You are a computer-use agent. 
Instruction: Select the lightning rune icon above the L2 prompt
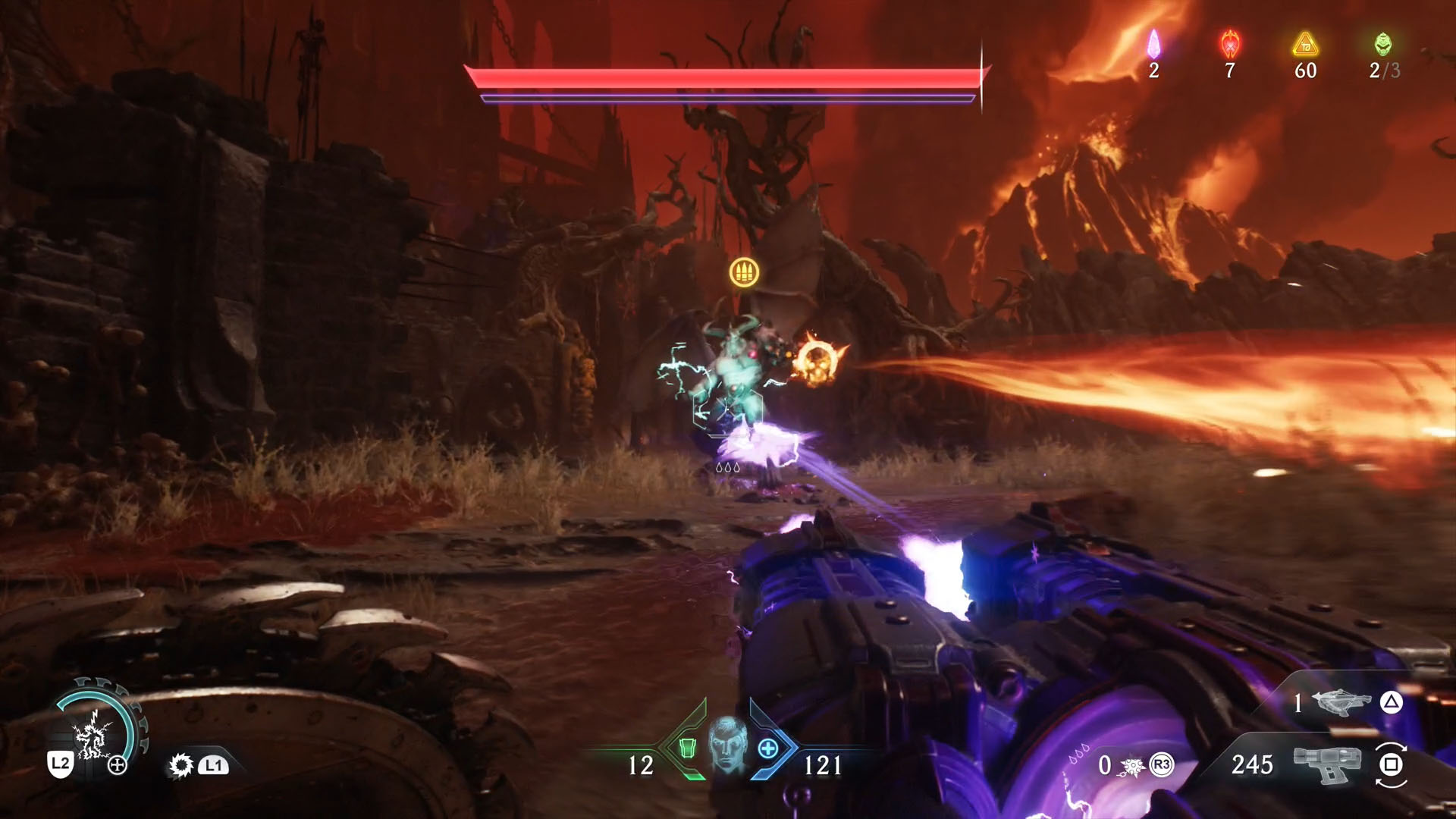point(95,736)
